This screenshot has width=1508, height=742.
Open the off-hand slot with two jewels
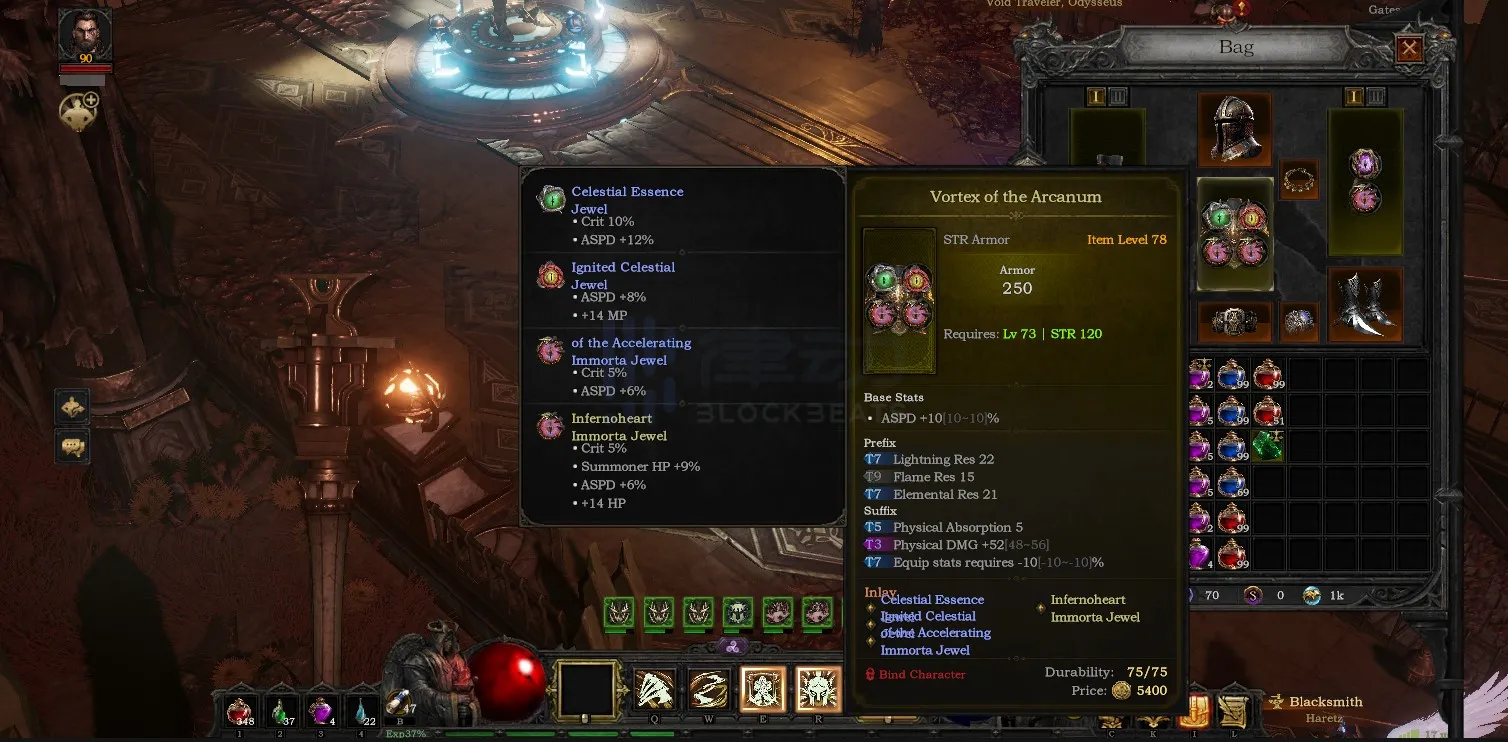(1365, 180)
